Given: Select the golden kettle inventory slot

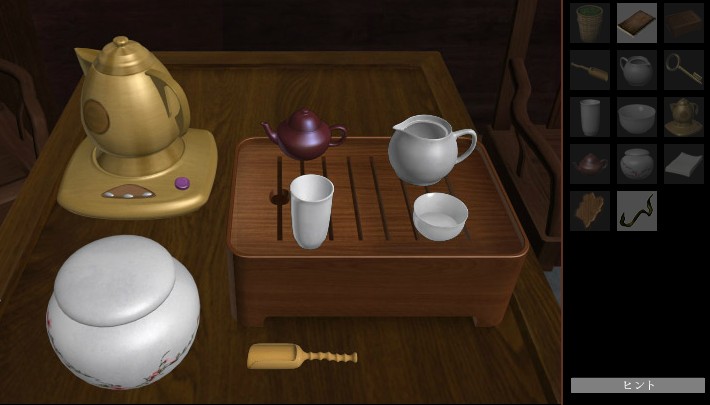Looking at the screenshot, I should click(684, 117).
